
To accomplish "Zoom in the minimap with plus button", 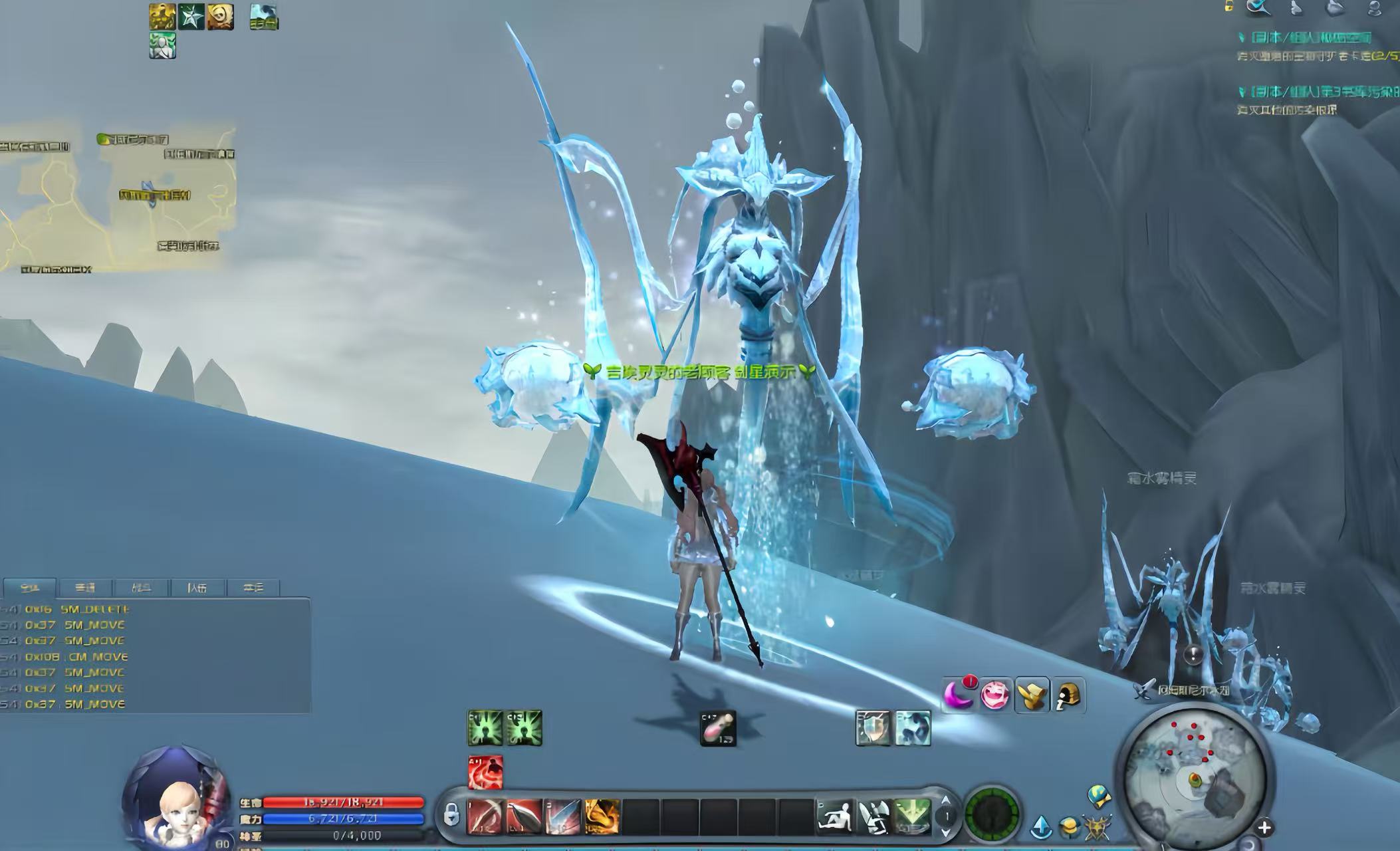I will [1264, 828].
